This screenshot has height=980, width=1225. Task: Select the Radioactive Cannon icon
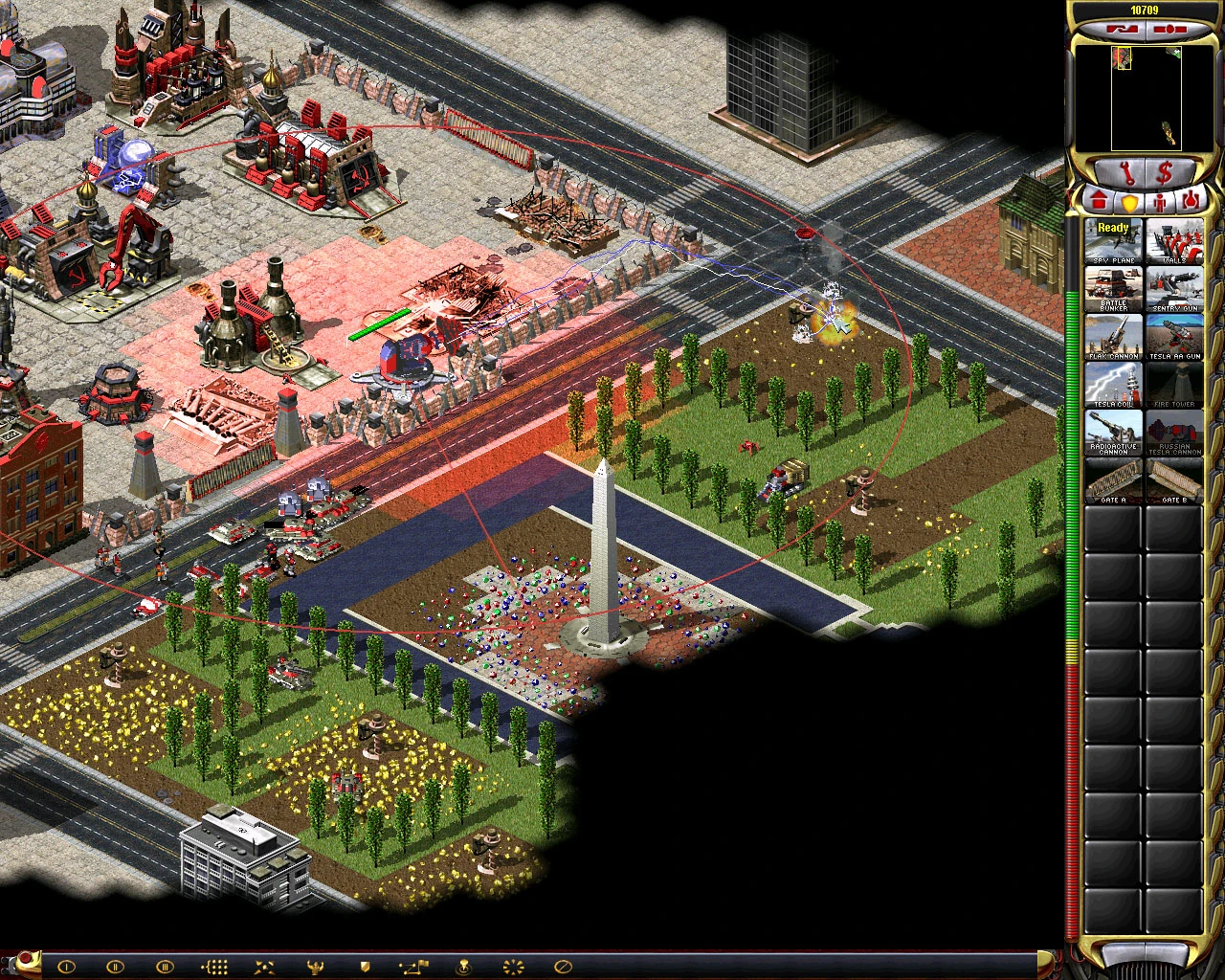point(1111,434)
